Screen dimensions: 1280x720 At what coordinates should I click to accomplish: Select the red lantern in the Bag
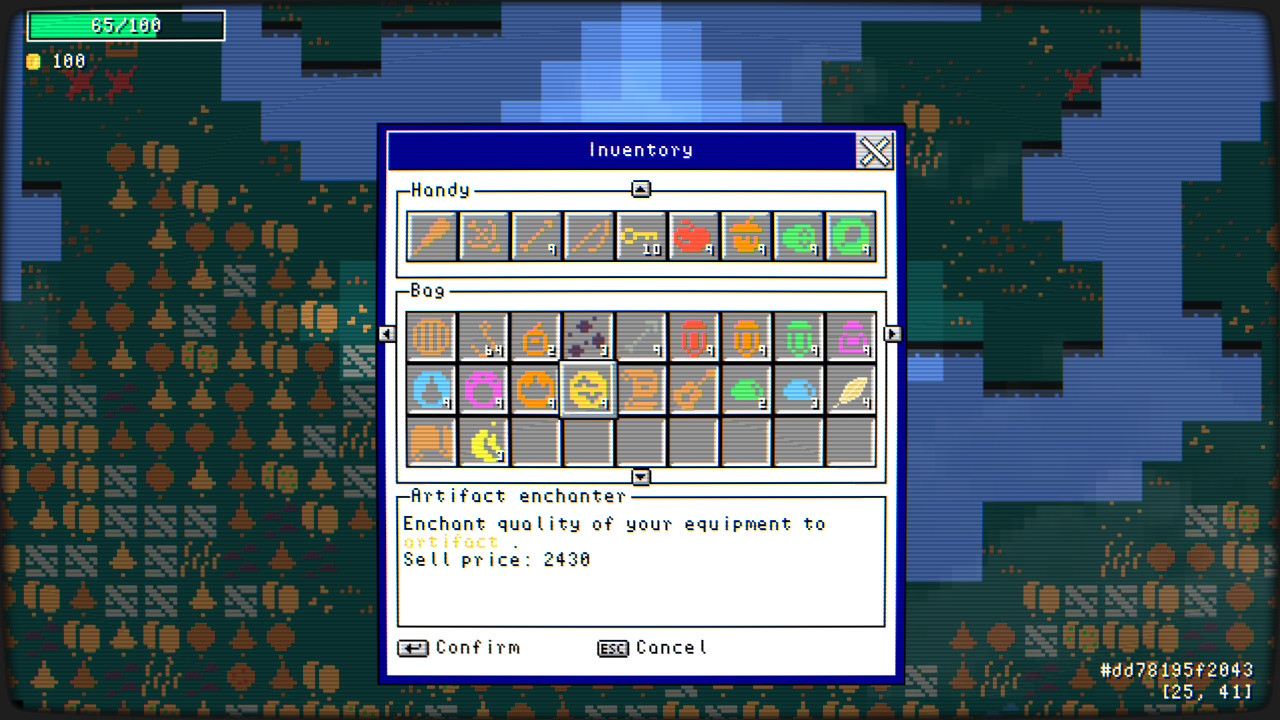[x=694, y=335]
